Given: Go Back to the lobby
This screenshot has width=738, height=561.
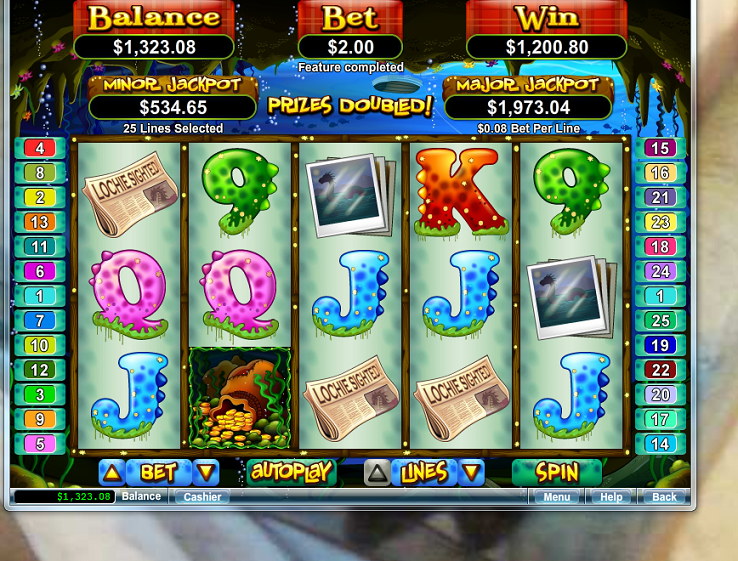Looking at the screenshot, I should pyautogui.click(x=664, y=497).
